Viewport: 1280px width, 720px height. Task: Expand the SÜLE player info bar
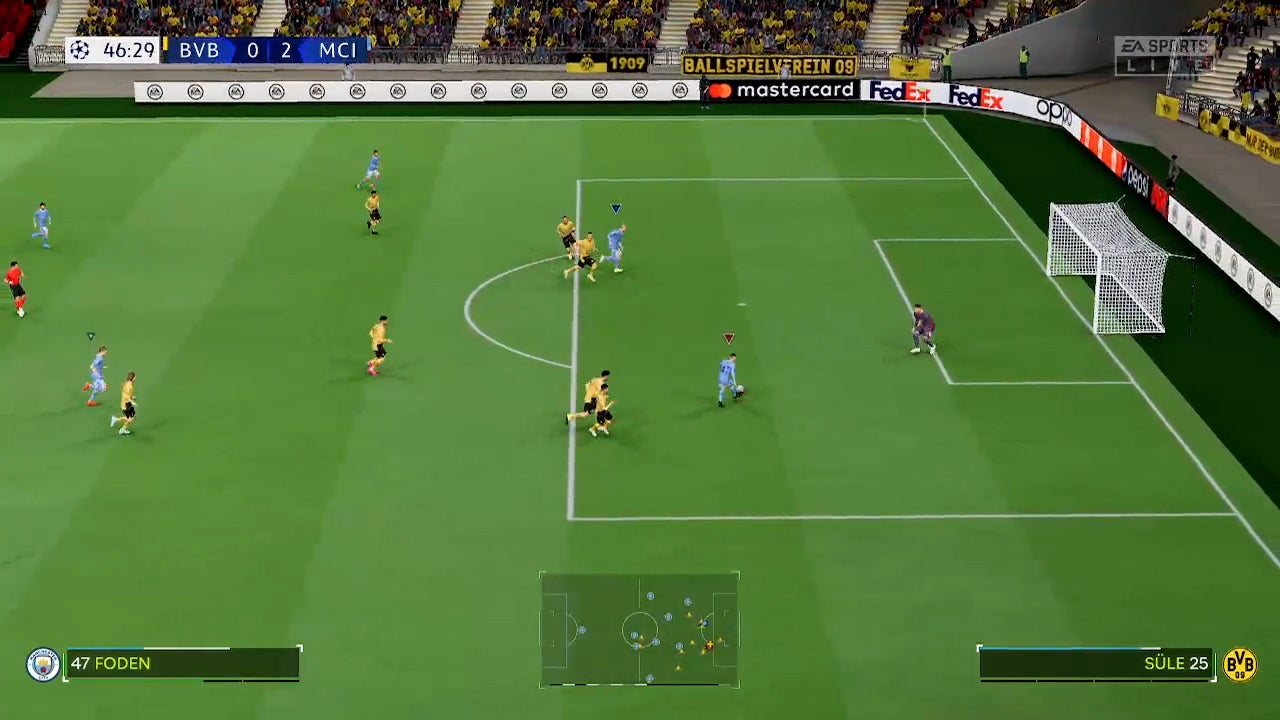tap(1100, 663)
